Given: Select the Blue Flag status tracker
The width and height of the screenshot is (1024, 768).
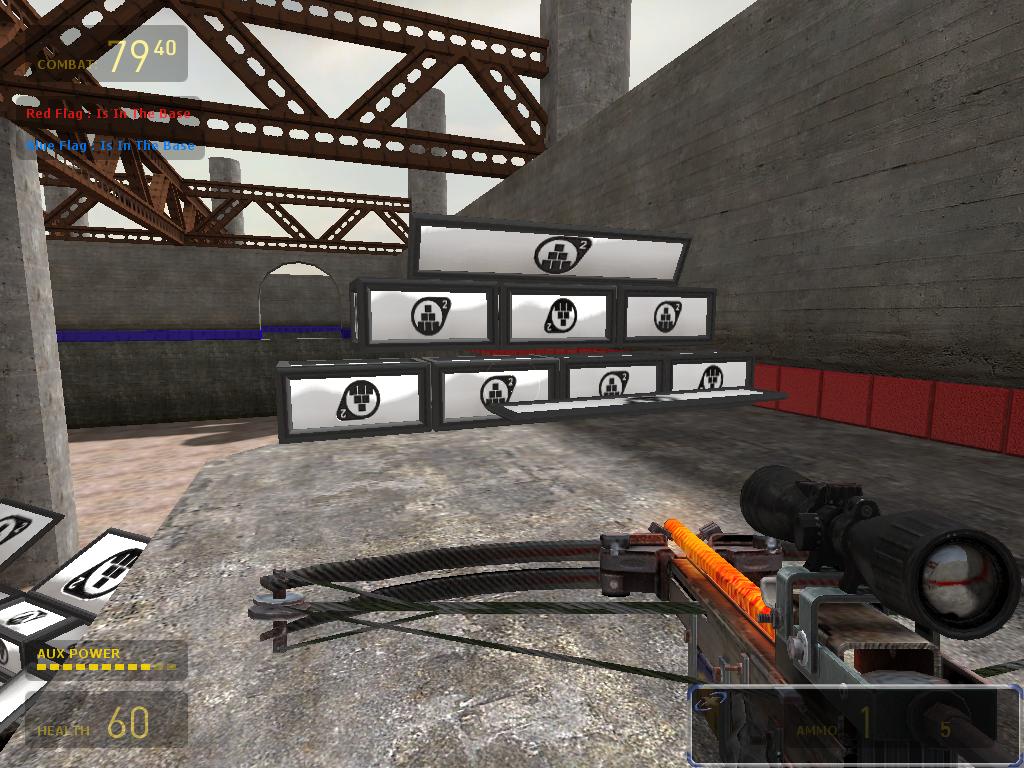Looking at the screenshot, I should [x=110, y=146].
